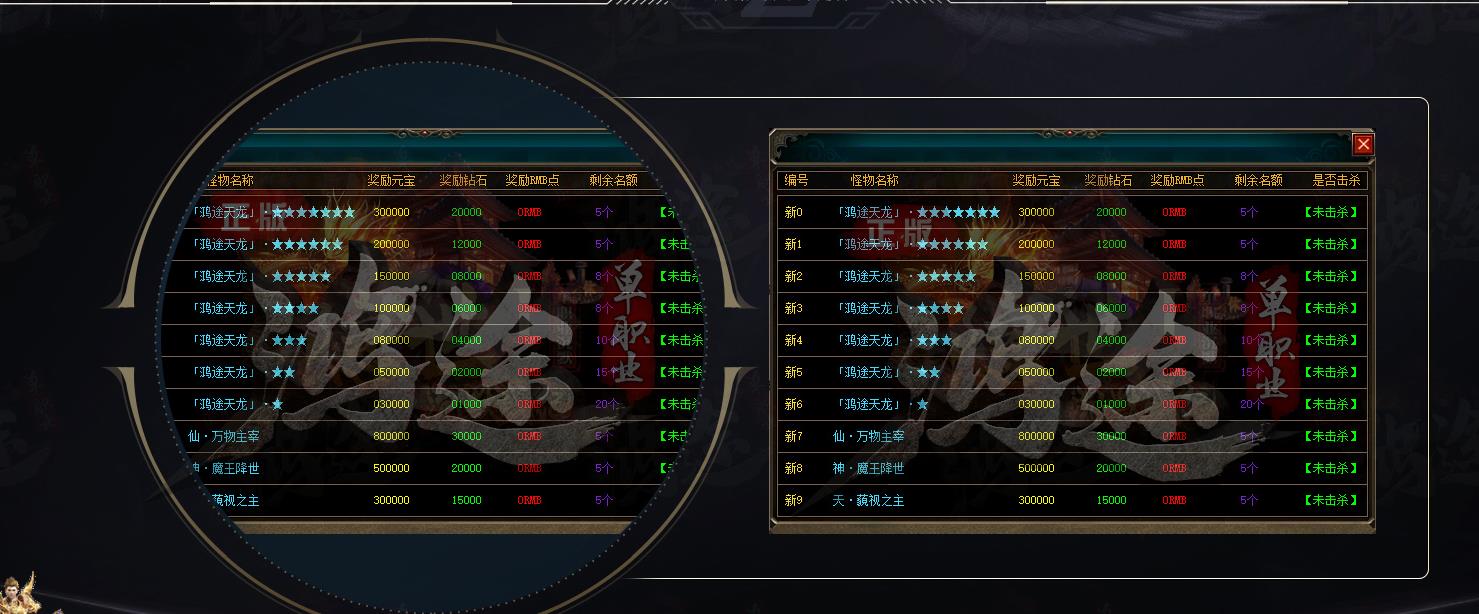1479x614 pixels.
Task: Select row 新7 仙·万物主宰
Action: (x=1071, y=436)
